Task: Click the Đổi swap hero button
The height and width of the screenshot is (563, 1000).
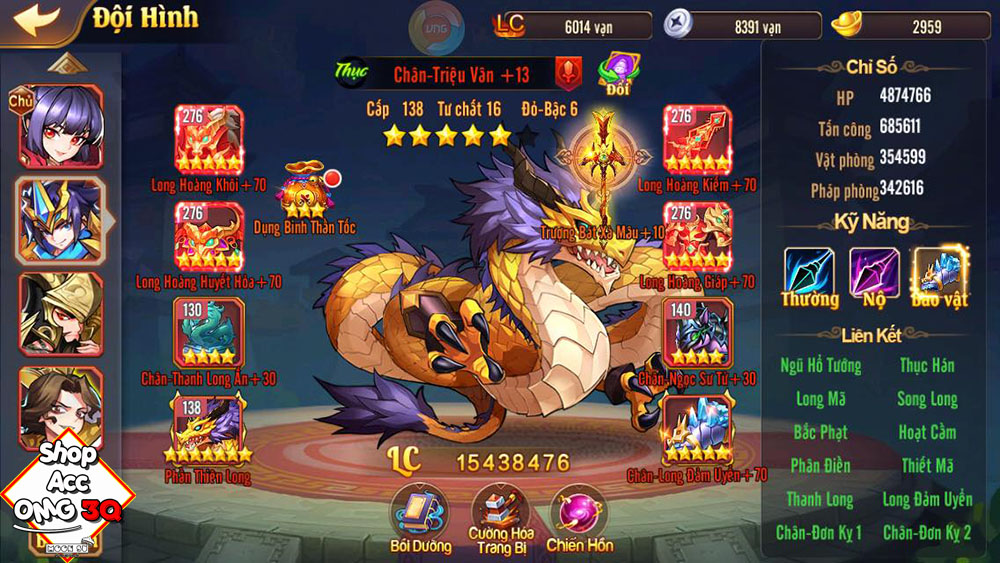Action: point(616,74)
